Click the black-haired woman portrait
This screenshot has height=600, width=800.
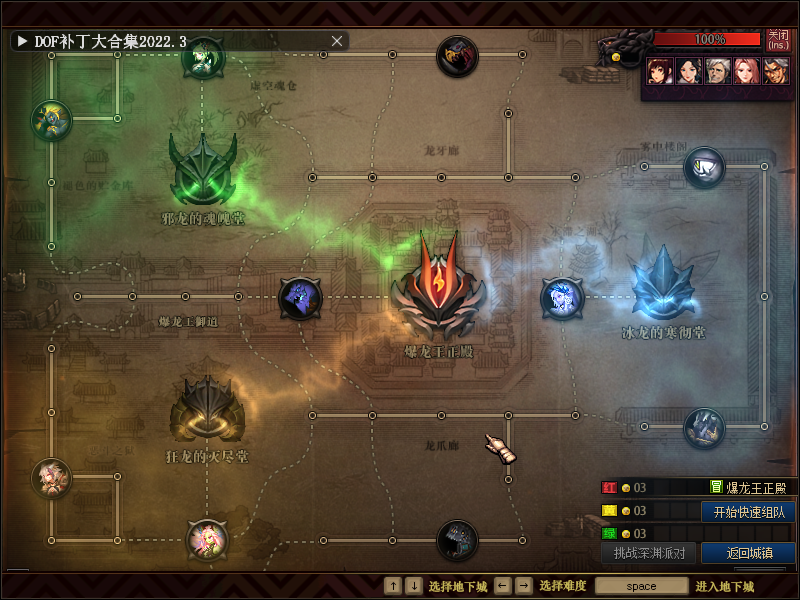click(x=687, y=70)
